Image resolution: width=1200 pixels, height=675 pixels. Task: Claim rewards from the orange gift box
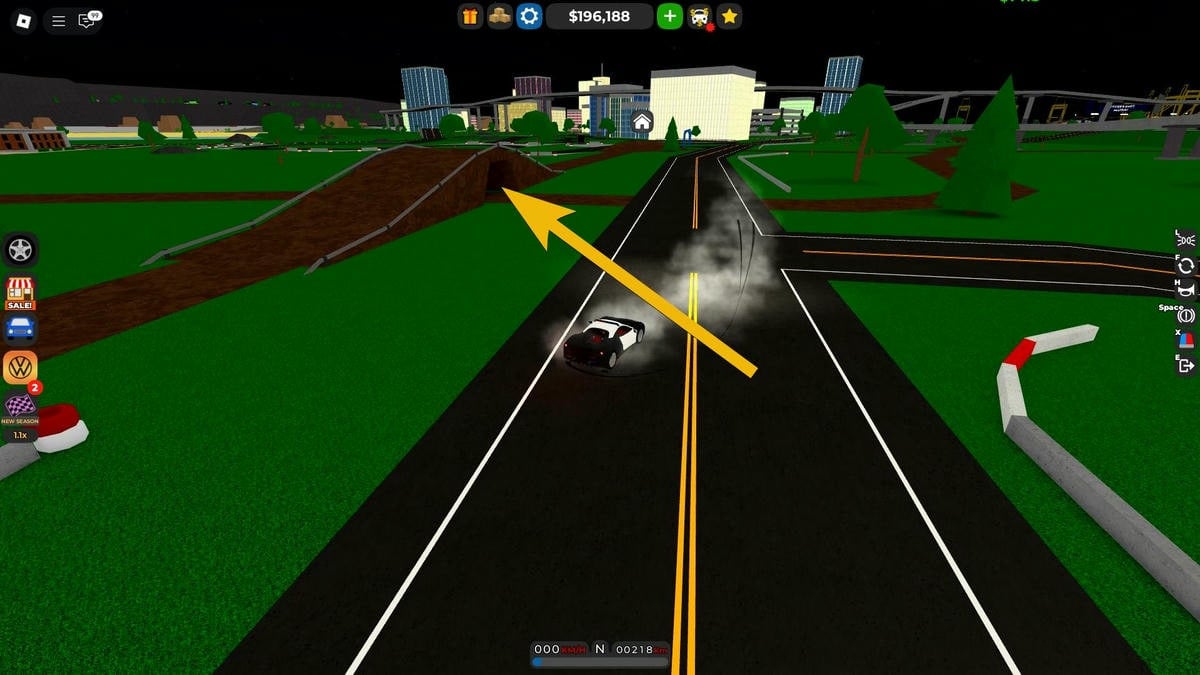pos(471,16)
